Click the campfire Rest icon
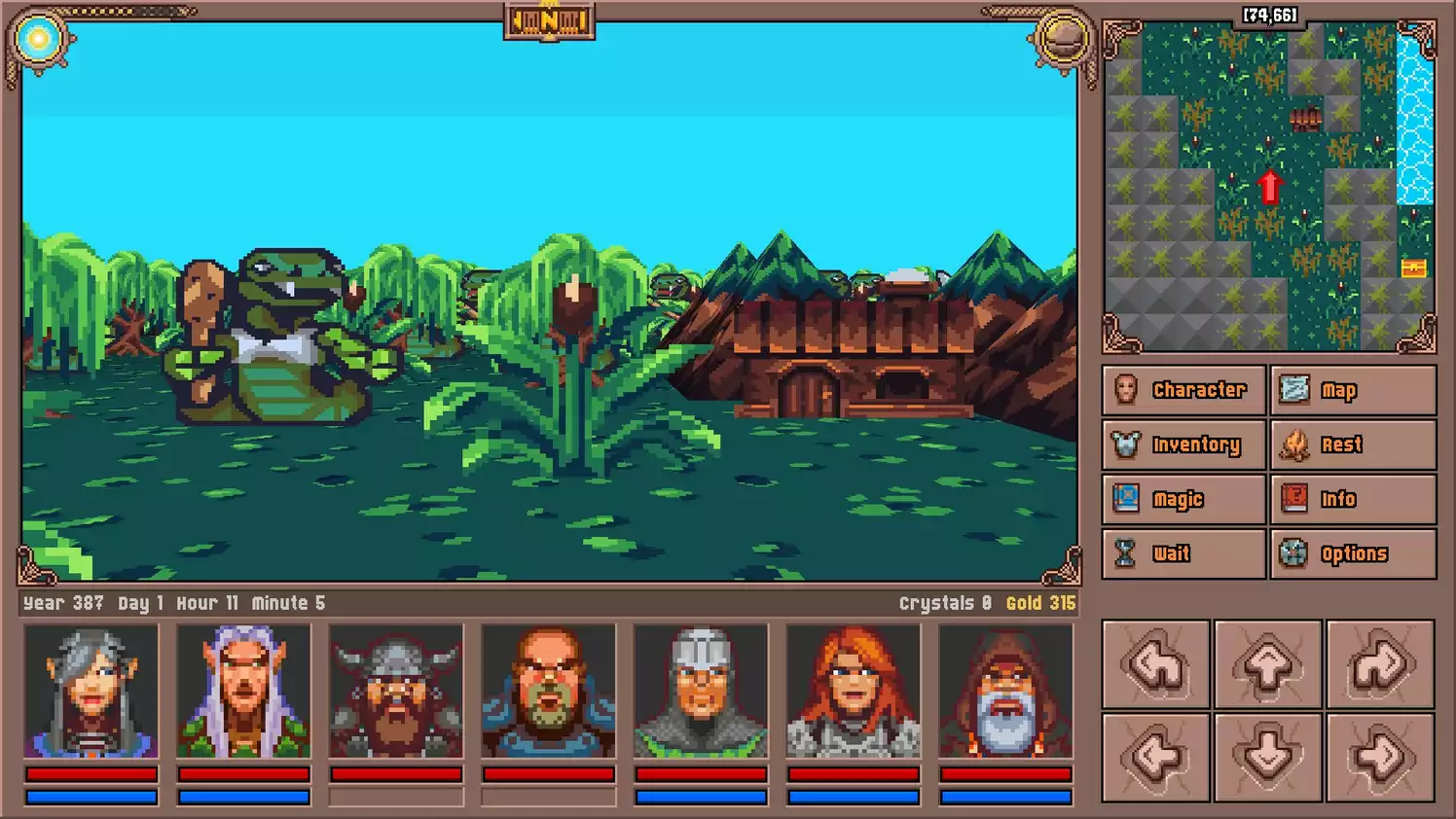1456x819 pixels. pyautogui.click(x=1294, y=445)
